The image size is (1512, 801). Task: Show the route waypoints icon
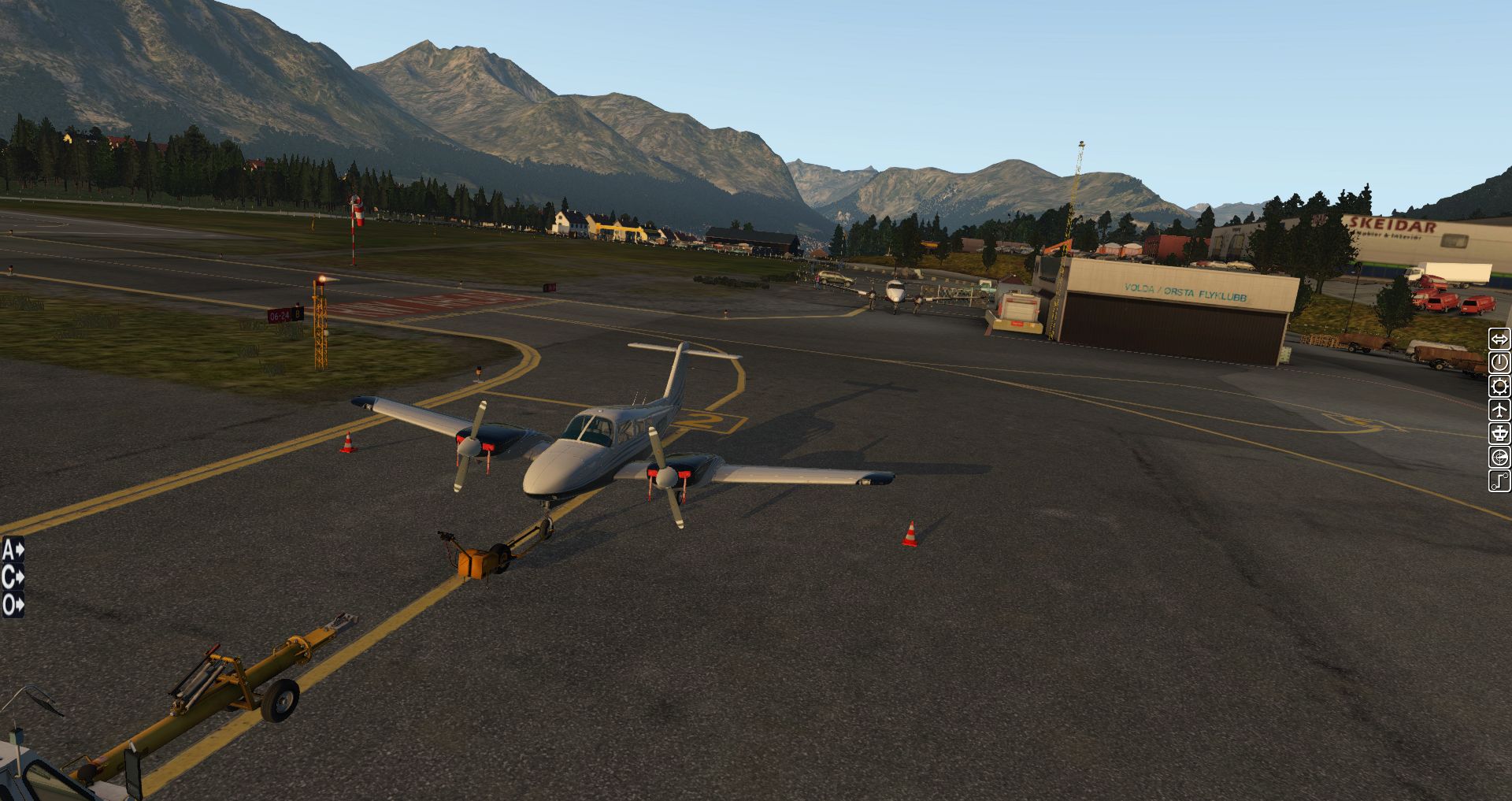point(1499,481)
